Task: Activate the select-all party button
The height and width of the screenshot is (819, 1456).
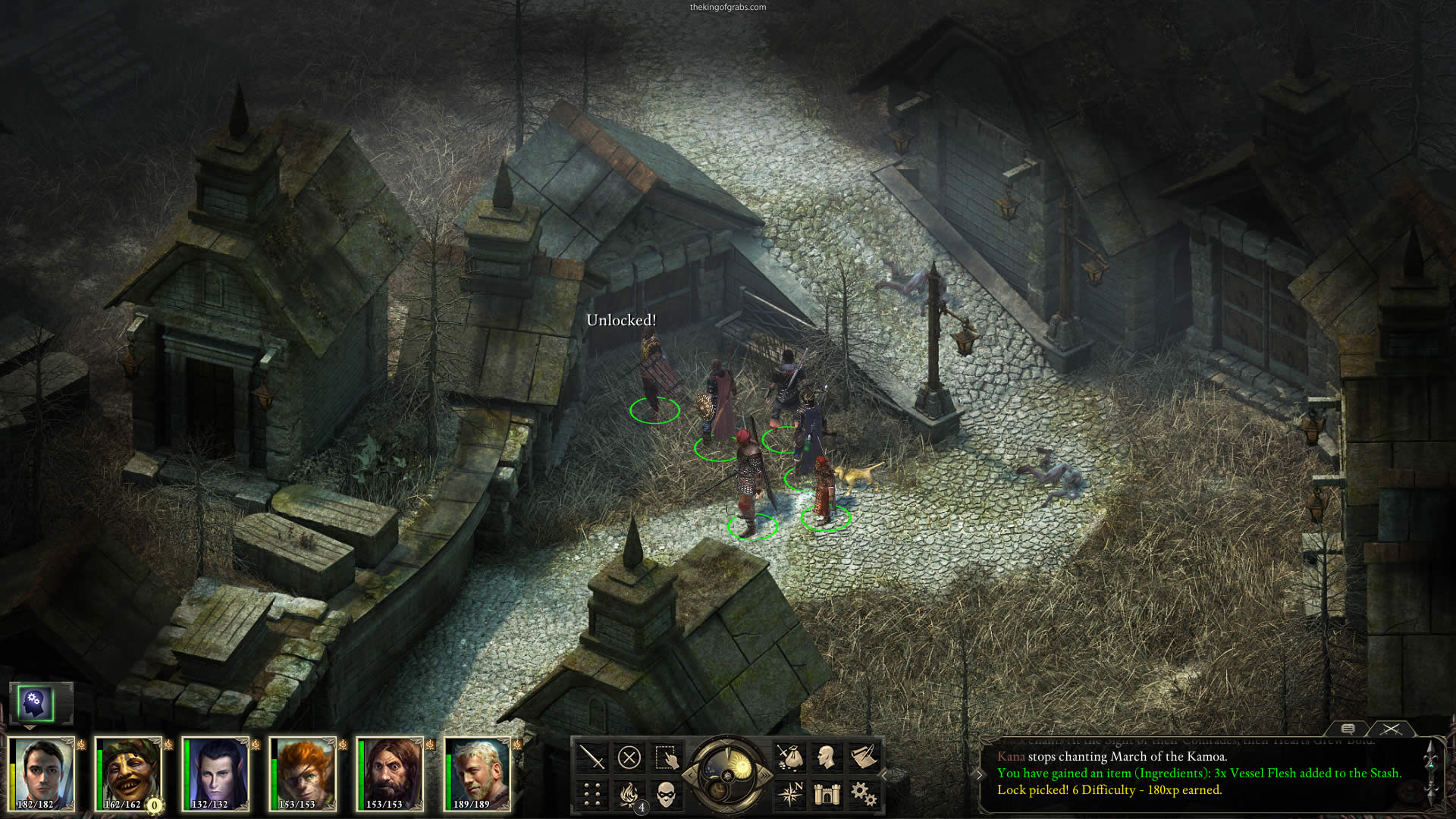Action: (666, 757)
